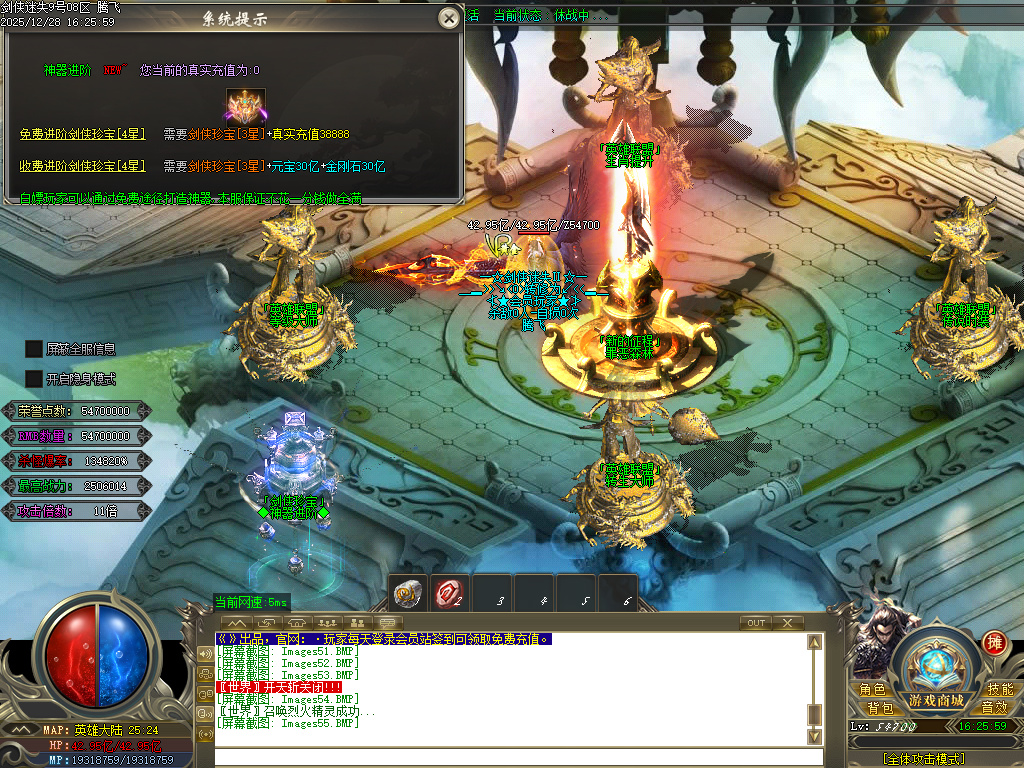This screenshot has width=1024, height=768.
Task: Use the red item in hotbar slot 2
Action: tap(450, 593)
